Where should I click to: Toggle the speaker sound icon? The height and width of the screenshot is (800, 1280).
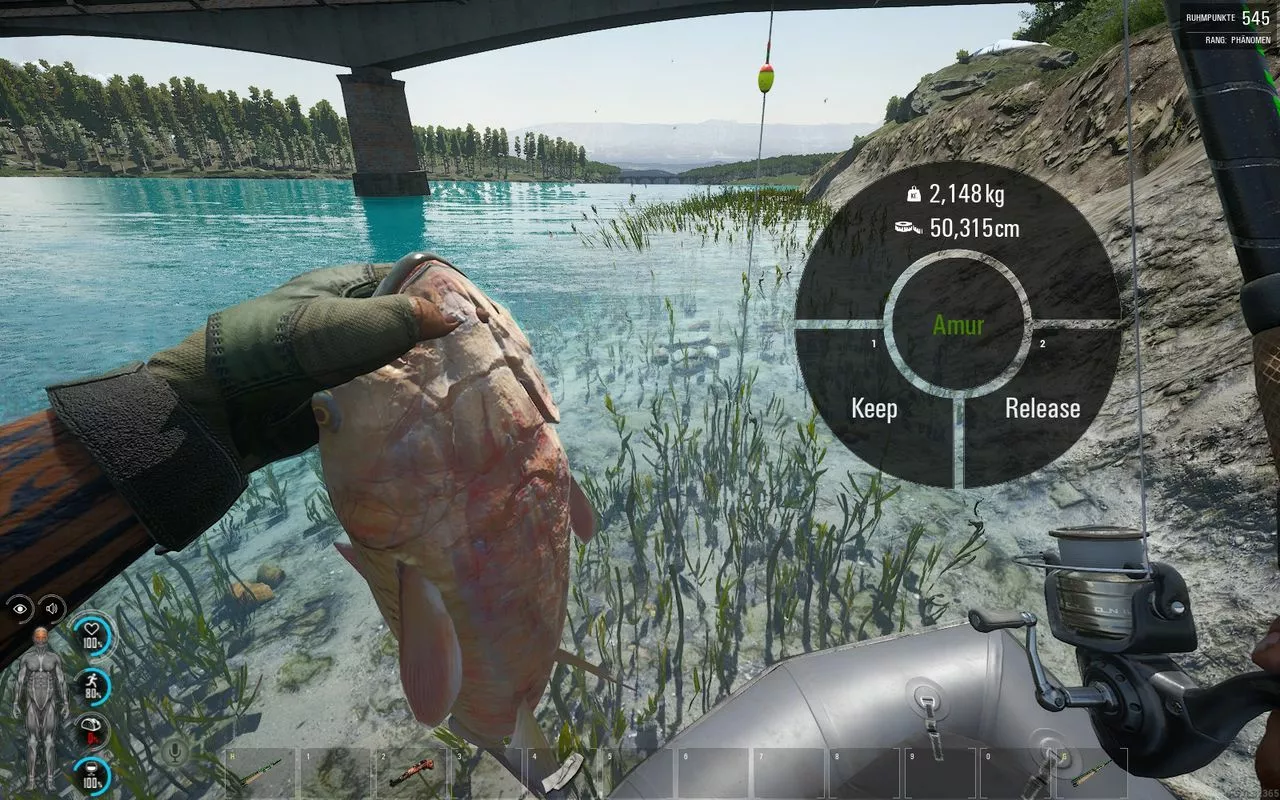click(x=50, y=609)
